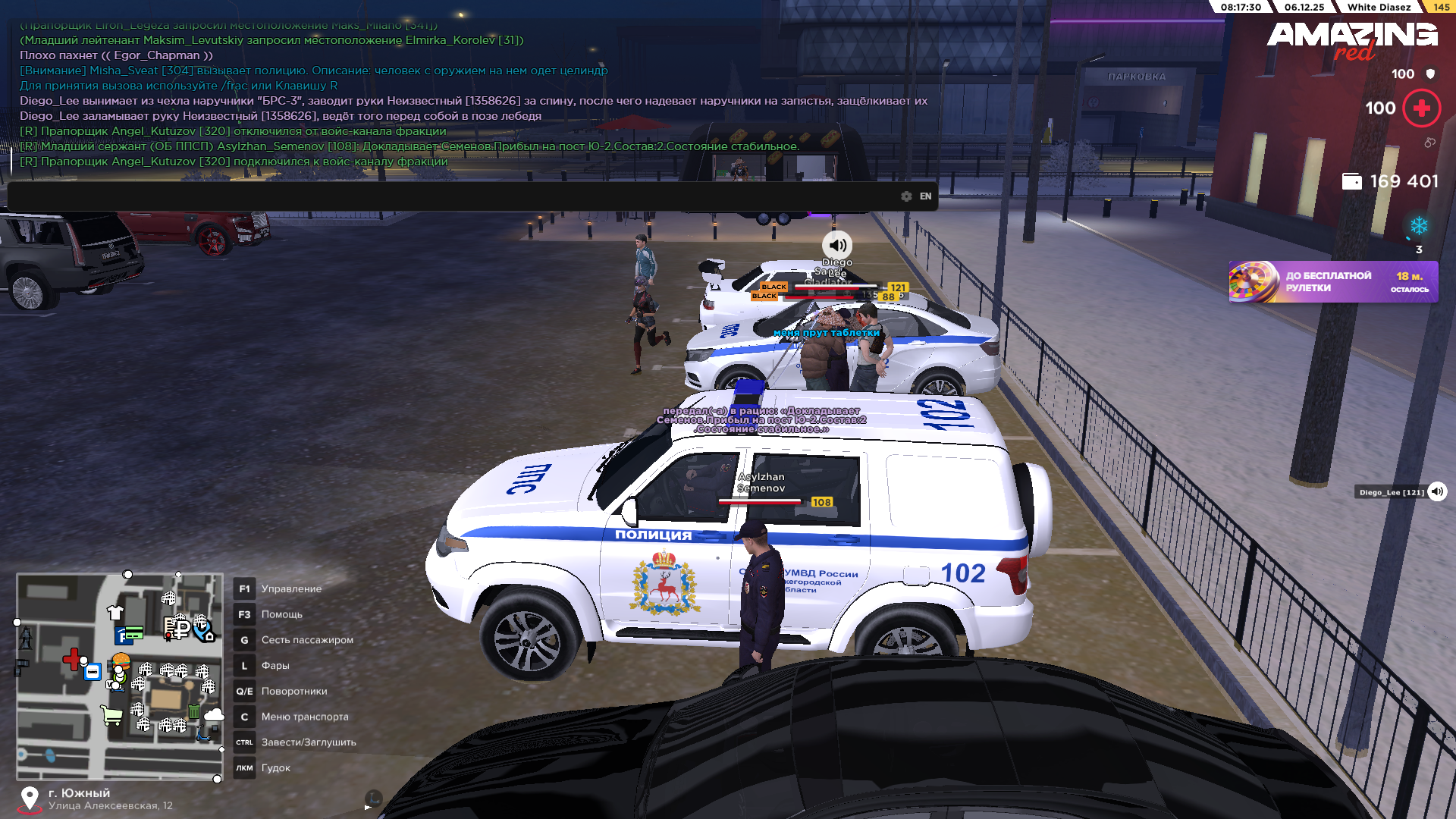The width and height of the screenshot is (1456, 819).
Task: Click the wallet money icon
Action: click(1351, 182)
